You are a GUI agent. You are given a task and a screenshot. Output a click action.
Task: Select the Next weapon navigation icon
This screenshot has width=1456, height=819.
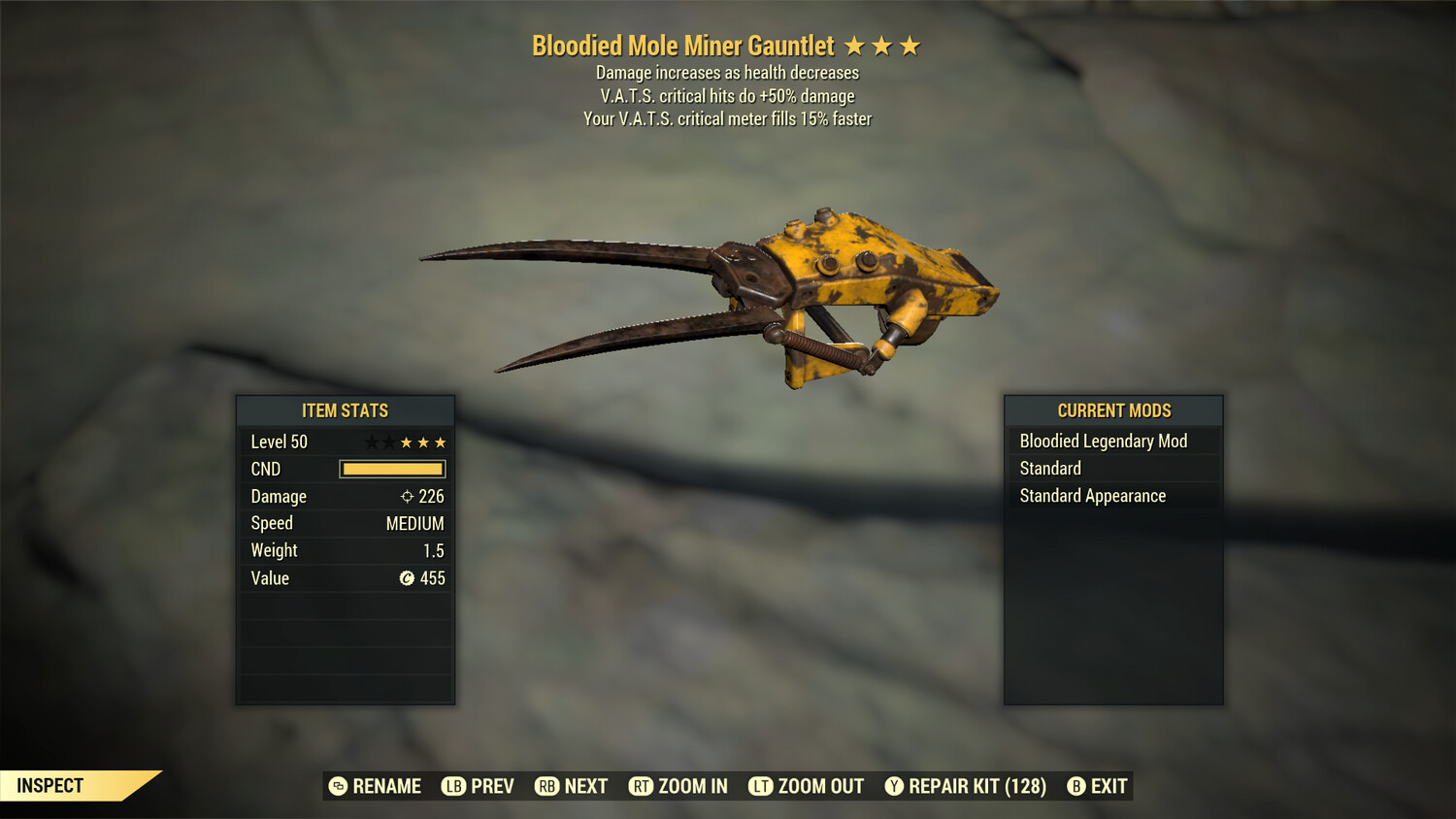pyautogui.click(x=545, y=786)
